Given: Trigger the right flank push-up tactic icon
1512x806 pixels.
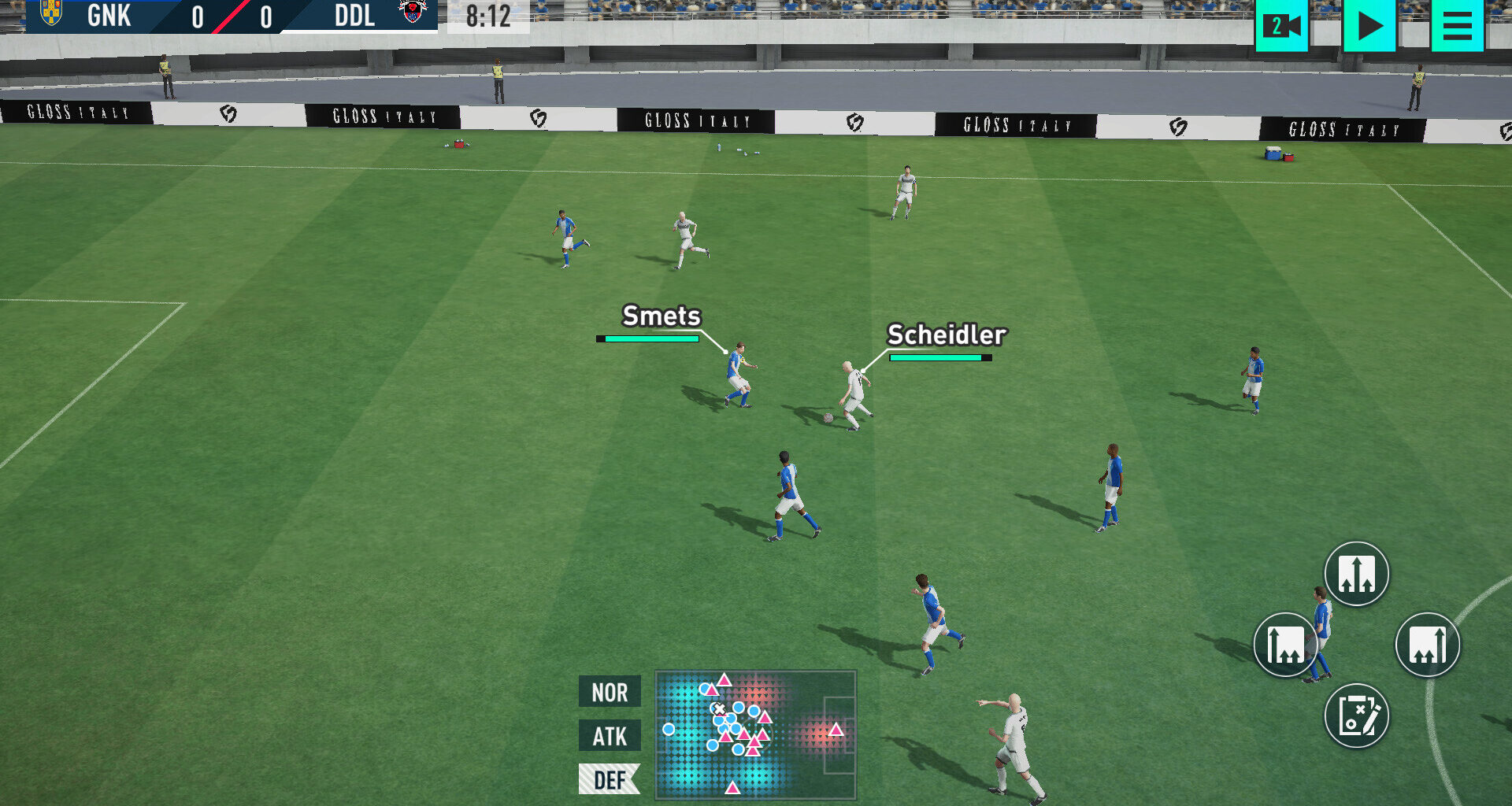Looking at the screenshot, I should (1427, 643).
